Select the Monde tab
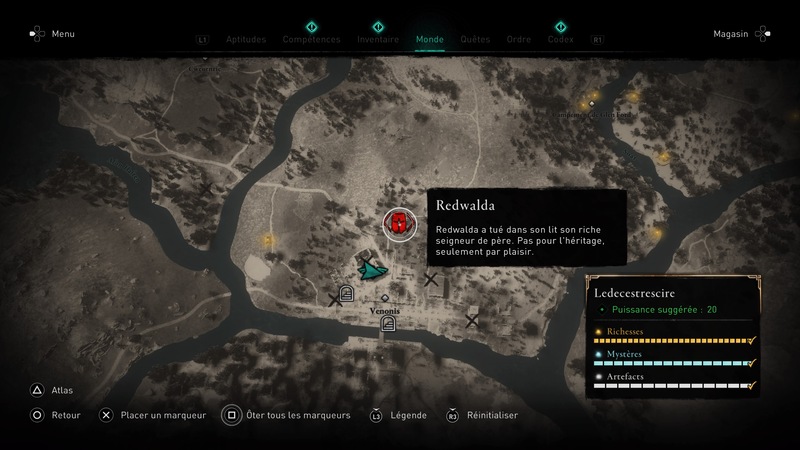The width and height of the screenshot is (800, 450). point(430,40)
